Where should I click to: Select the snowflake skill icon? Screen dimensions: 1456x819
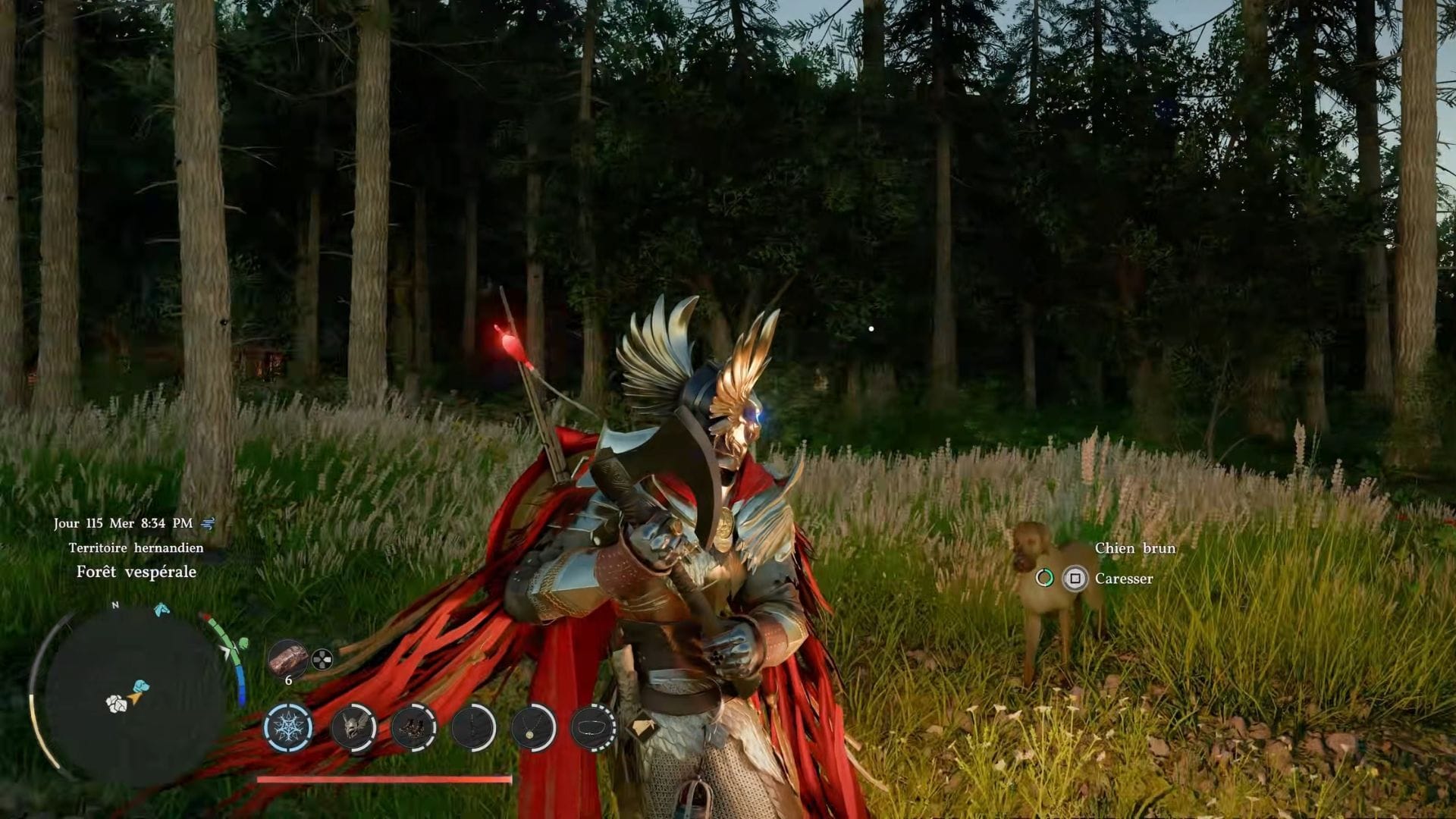(288, 726)
